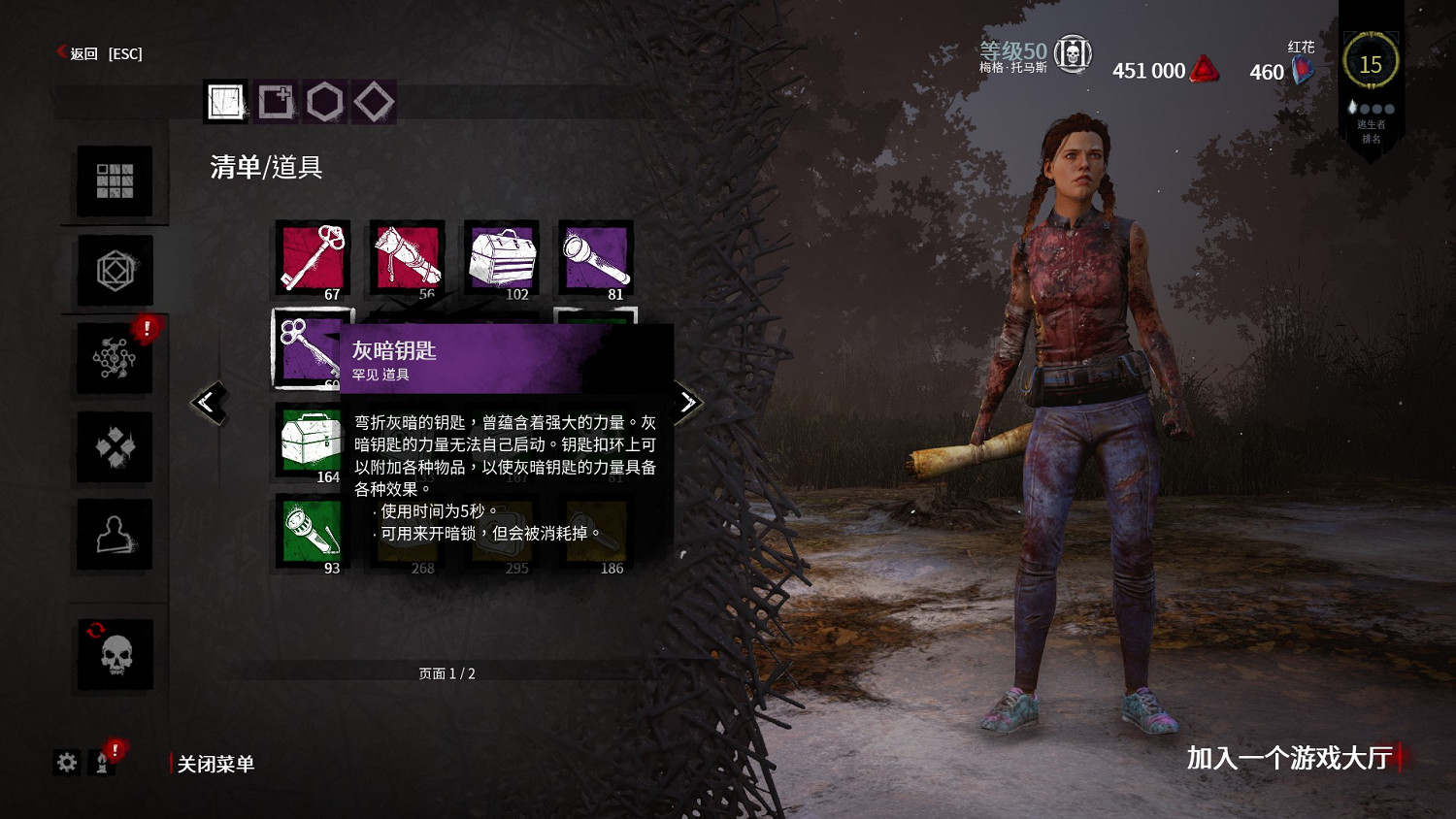
Task: Open the character silhouette menu
Action: pyautogui.click(x=115, y=535)
